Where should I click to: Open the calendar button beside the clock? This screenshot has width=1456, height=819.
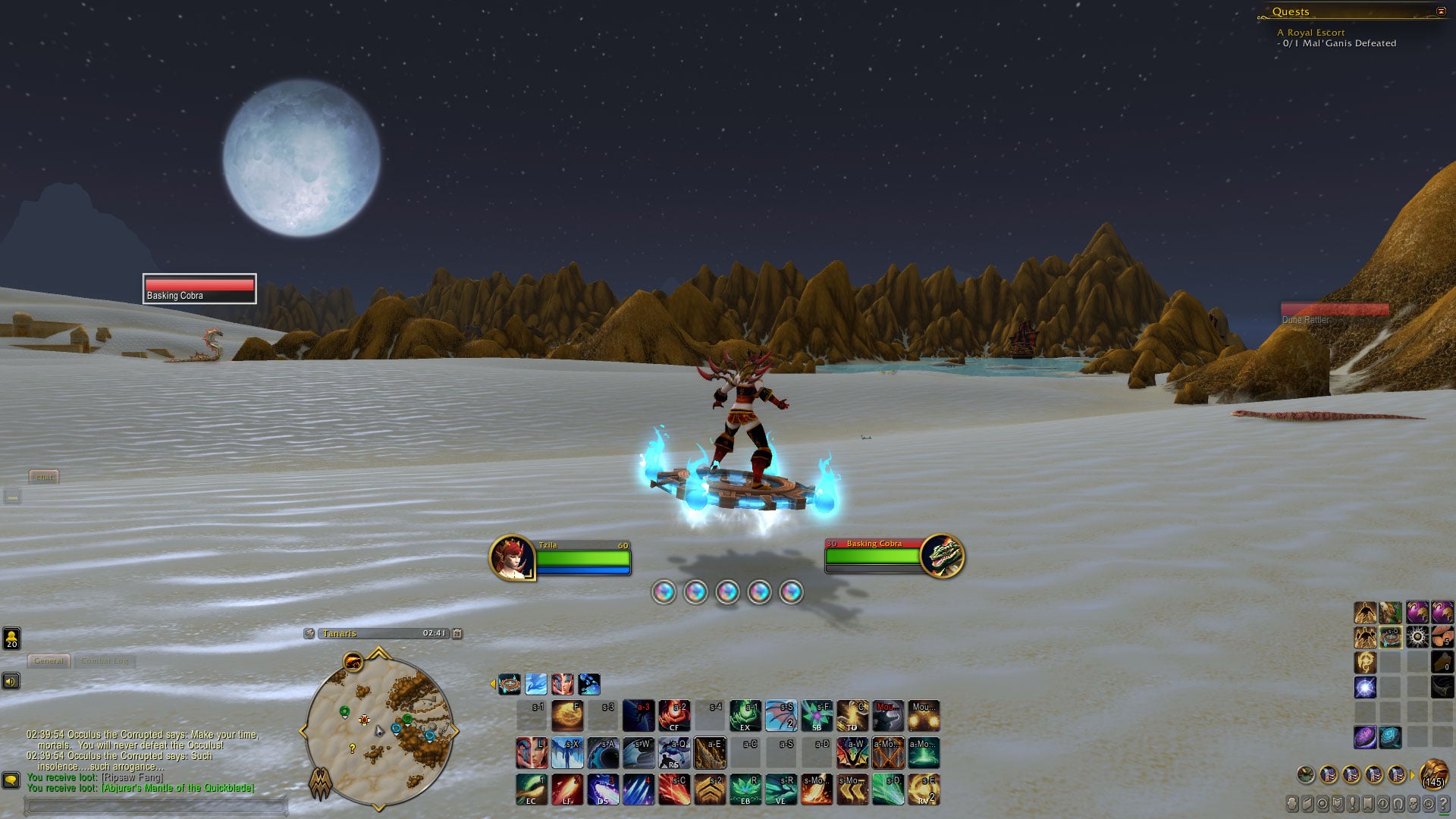coord(457,634)
